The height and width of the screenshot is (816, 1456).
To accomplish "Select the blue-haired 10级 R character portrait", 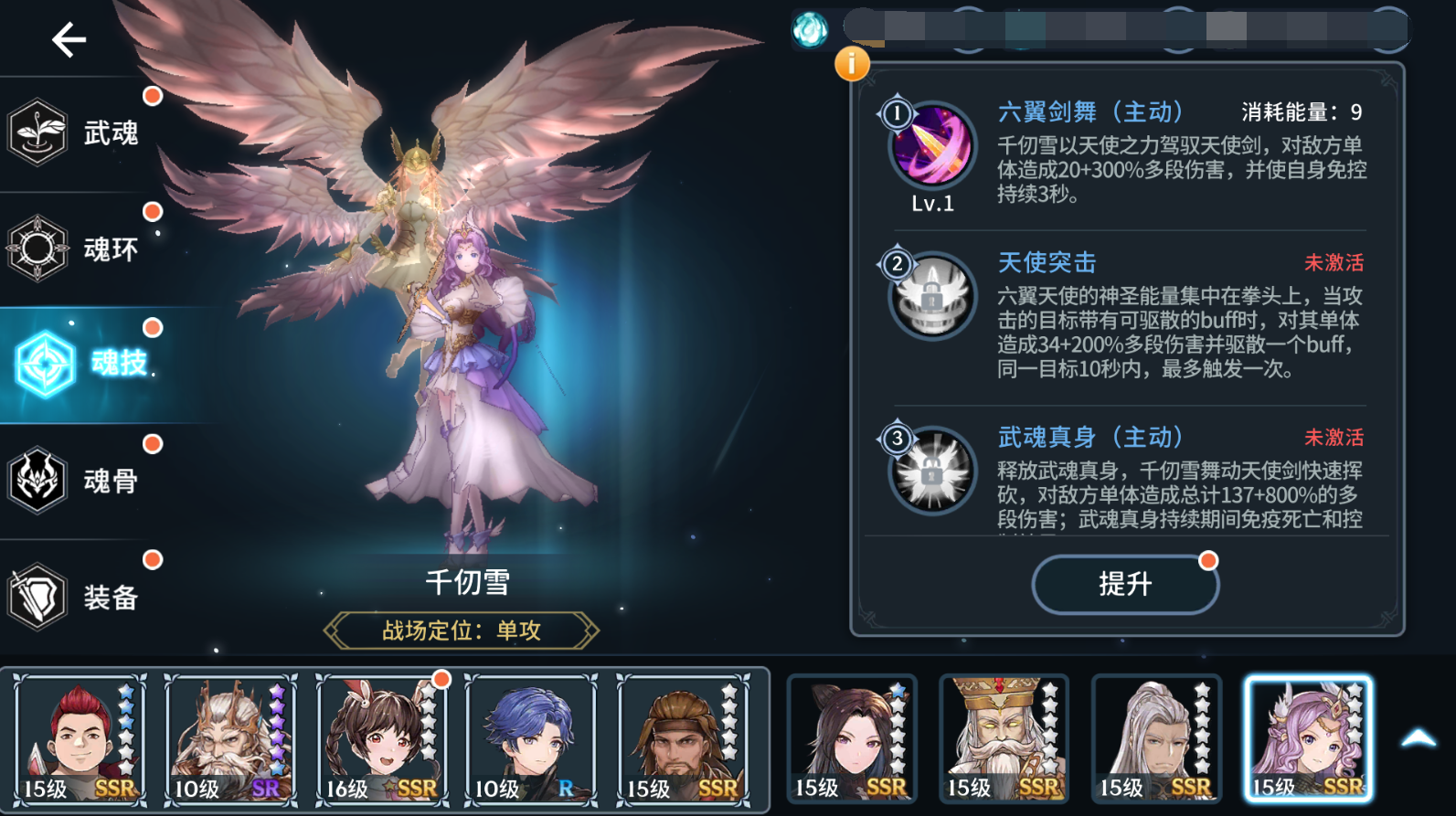I will coord(531,737).
